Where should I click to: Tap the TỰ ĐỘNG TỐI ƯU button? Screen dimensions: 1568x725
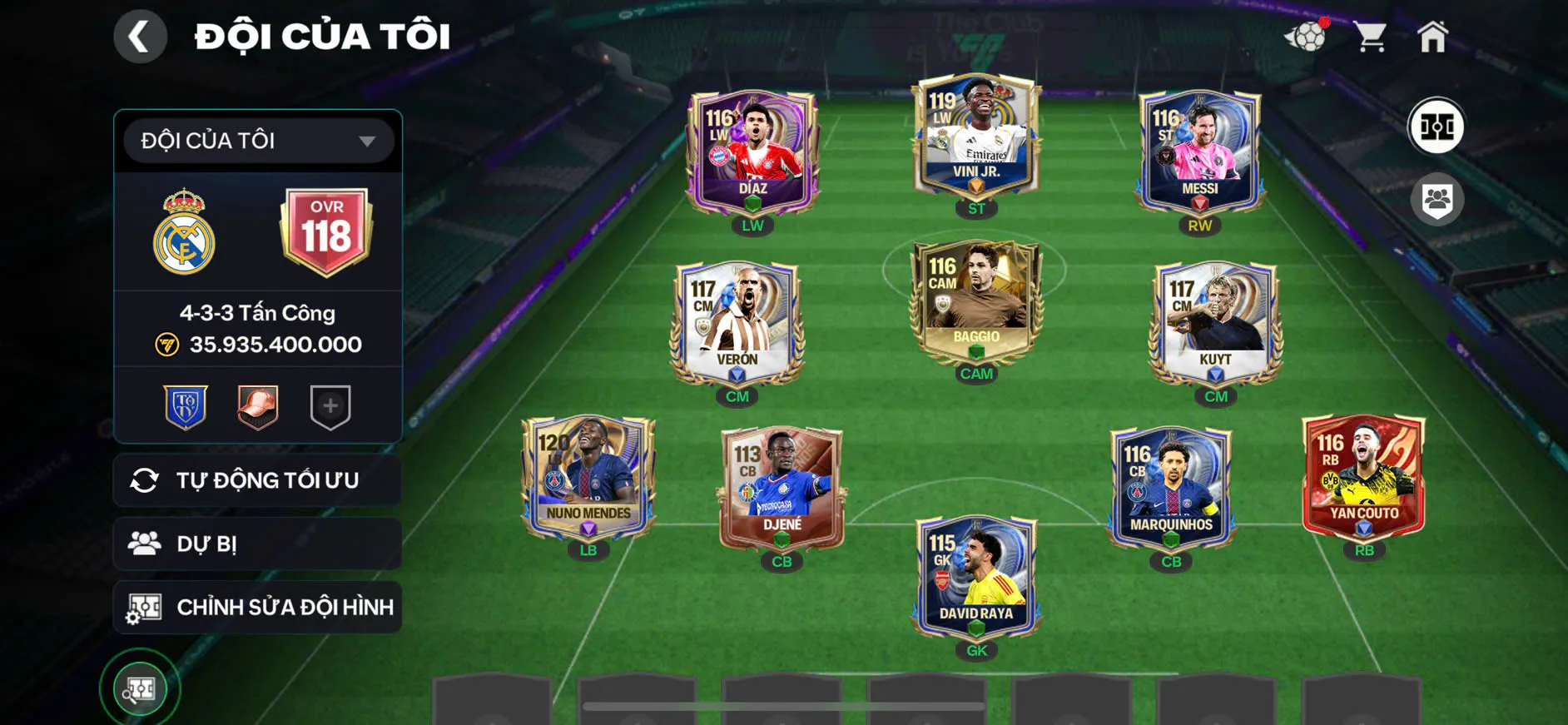[258, 480]
